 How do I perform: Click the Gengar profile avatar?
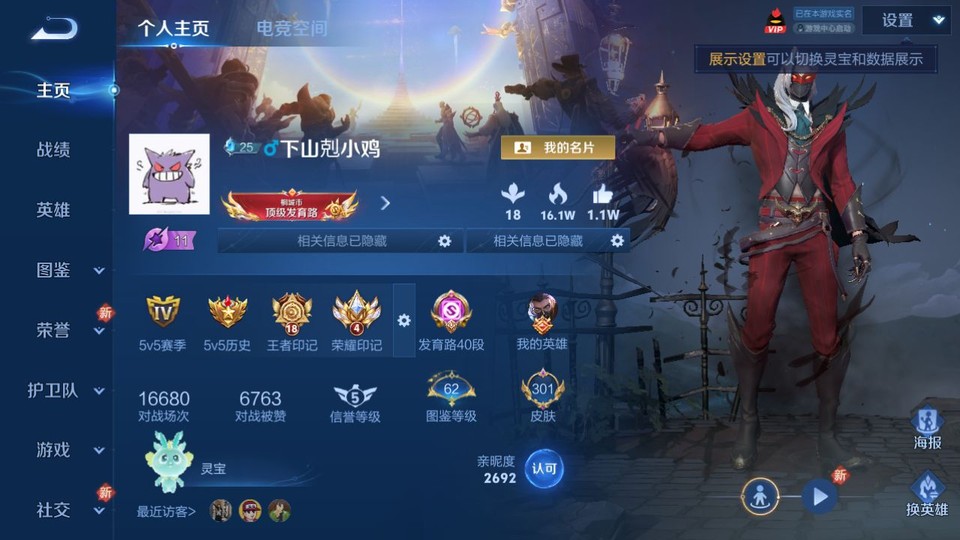point(169,174)
